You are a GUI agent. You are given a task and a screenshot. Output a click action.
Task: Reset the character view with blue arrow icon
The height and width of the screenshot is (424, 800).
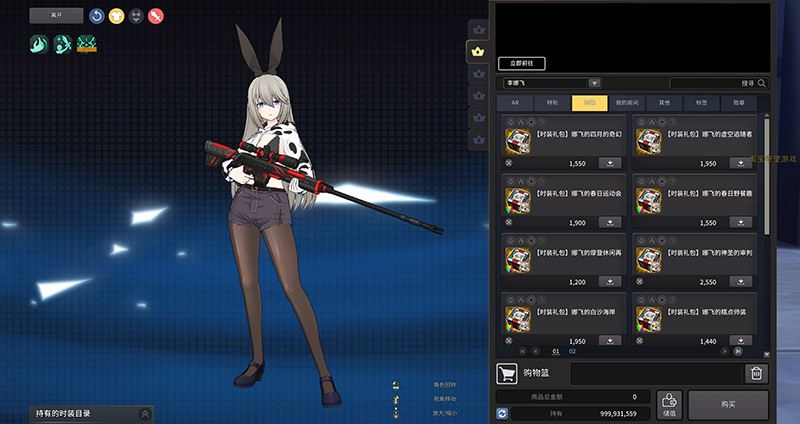pyautogui.click(x=97, y=15)
